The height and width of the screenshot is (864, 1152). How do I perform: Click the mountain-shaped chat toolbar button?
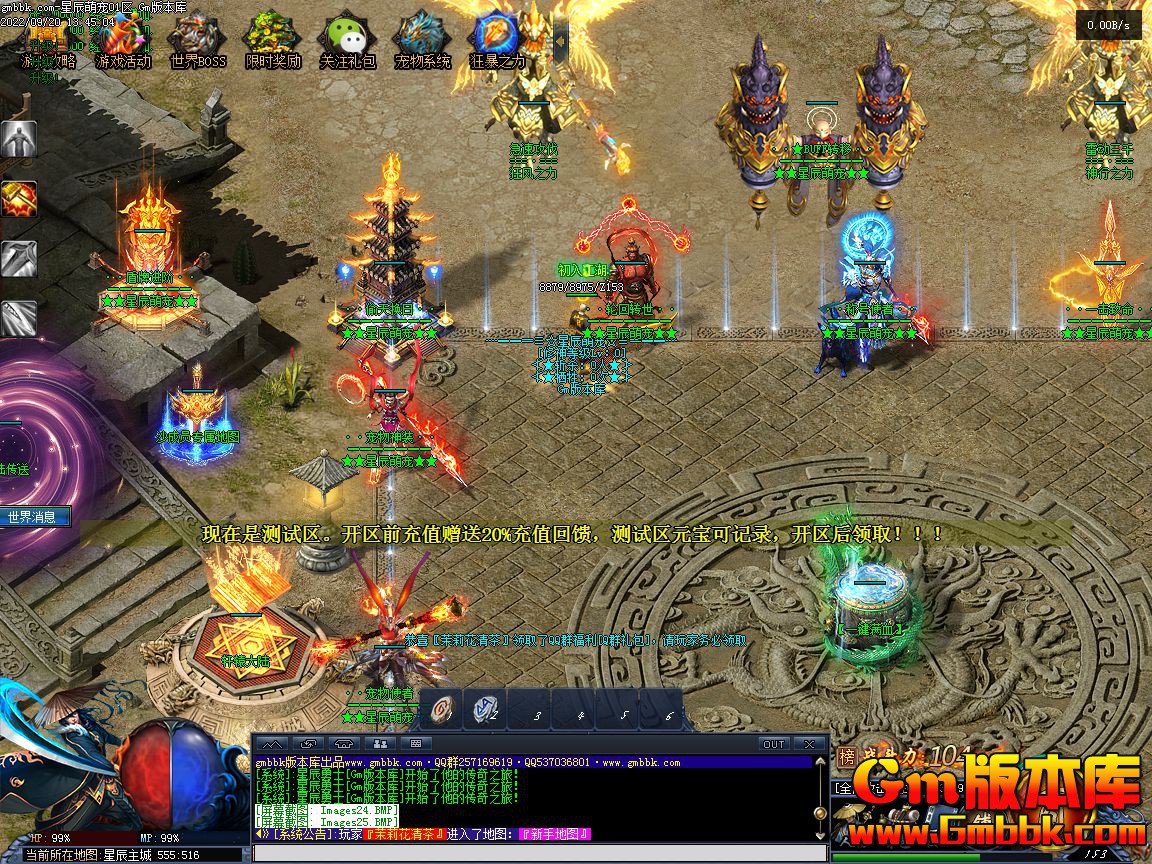pos(273,744)
